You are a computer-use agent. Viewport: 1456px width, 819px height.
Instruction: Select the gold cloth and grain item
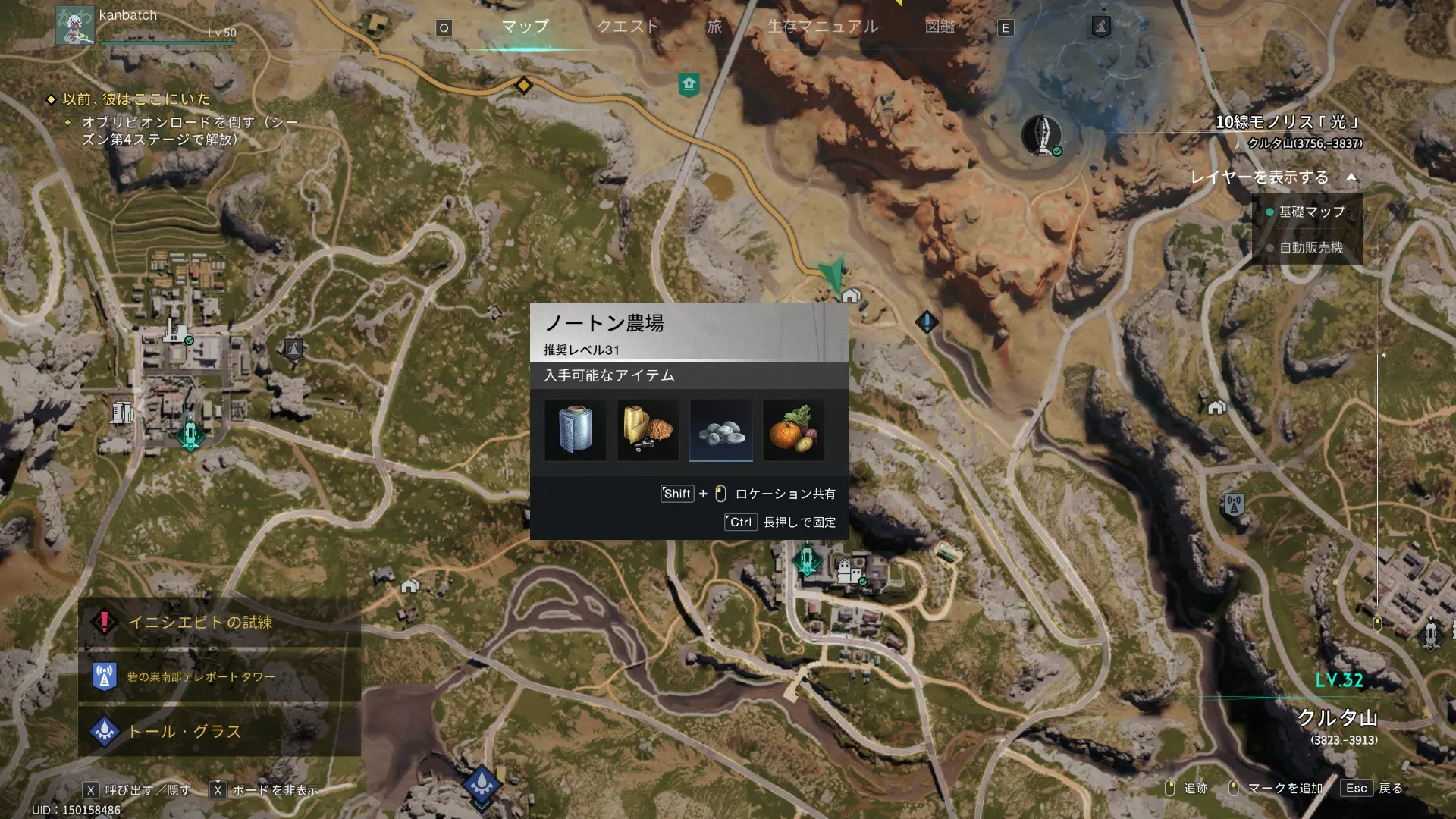(x=648, y=430)
